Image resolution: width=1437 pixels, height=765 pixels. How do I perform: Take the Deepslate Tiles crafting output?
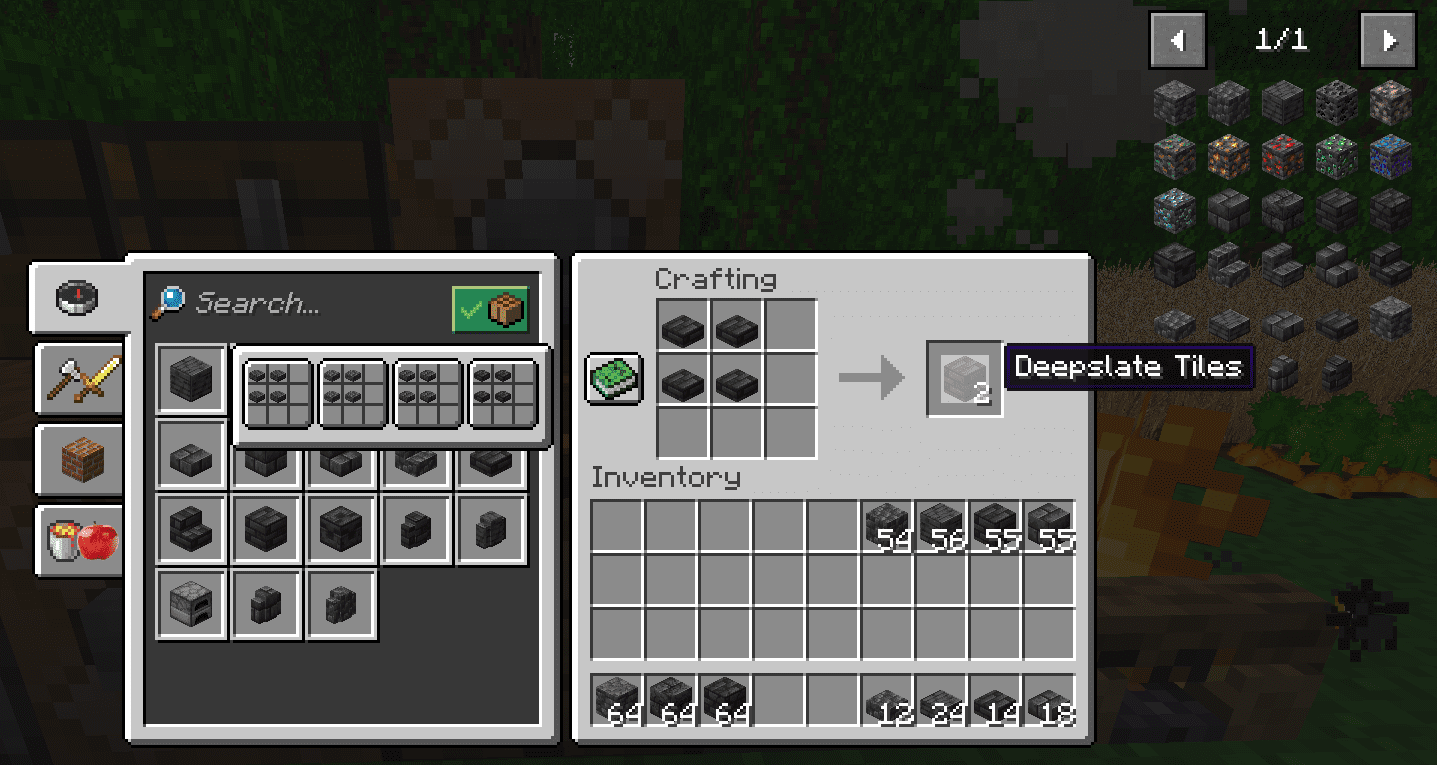click(964, 378)
